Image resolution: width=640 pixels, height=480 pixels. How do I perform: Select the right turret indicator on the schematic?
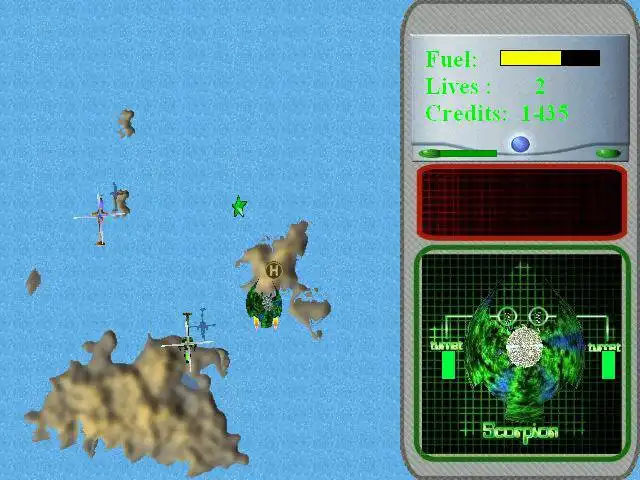click(x=608, y=364)
